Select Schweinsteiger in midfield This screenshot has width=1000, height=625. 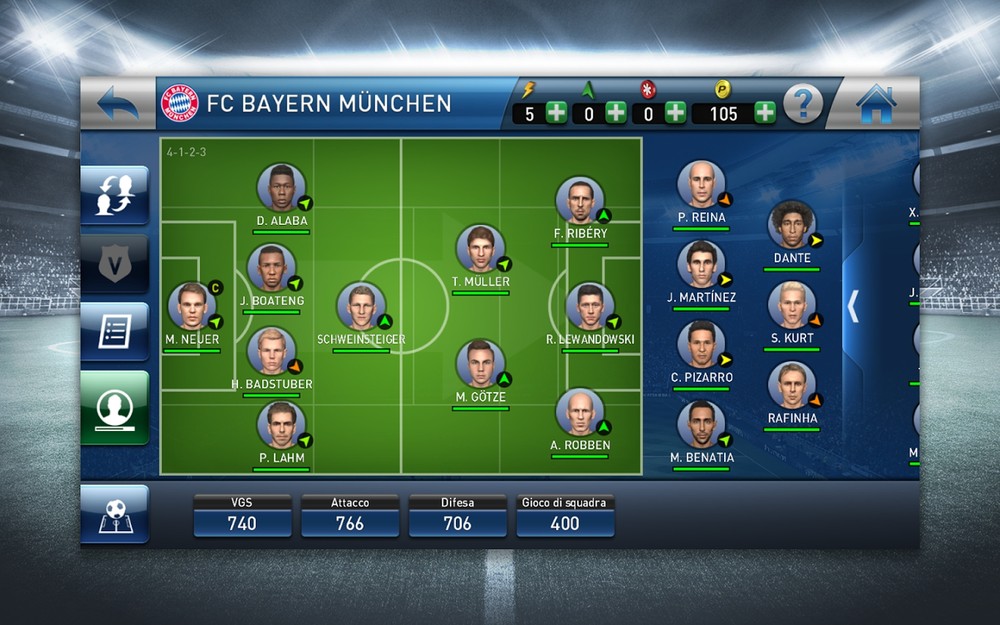[x=361, y=307]
